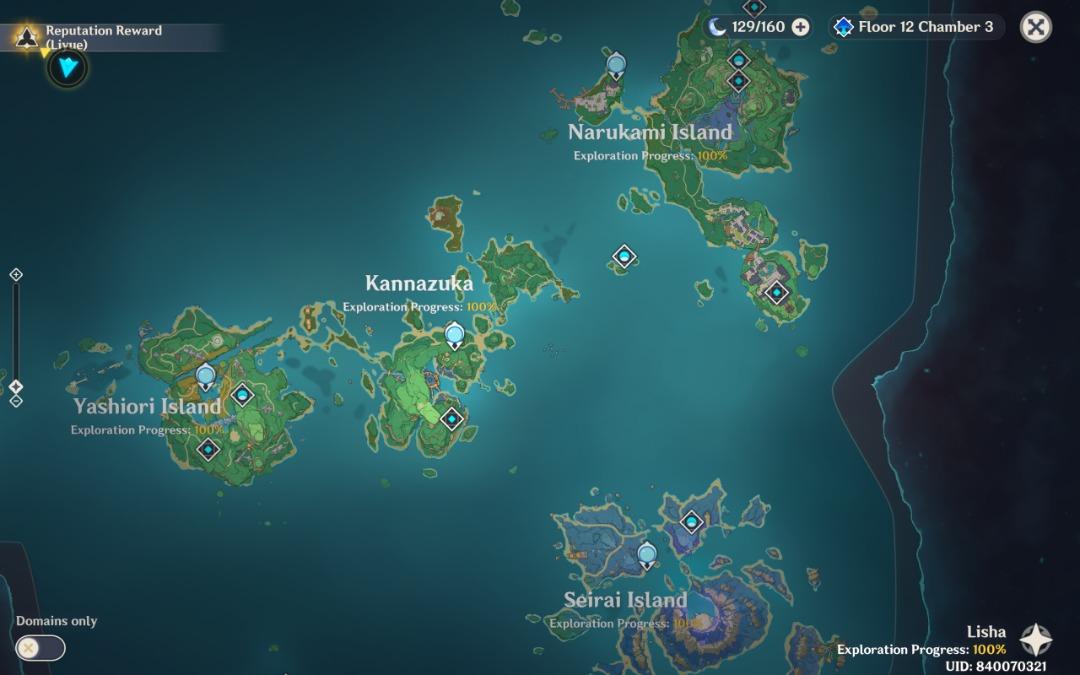This screenshot has height=675, width=1080.
Task: Zoom out using the map slider's minus button
Action: [16, 401]
